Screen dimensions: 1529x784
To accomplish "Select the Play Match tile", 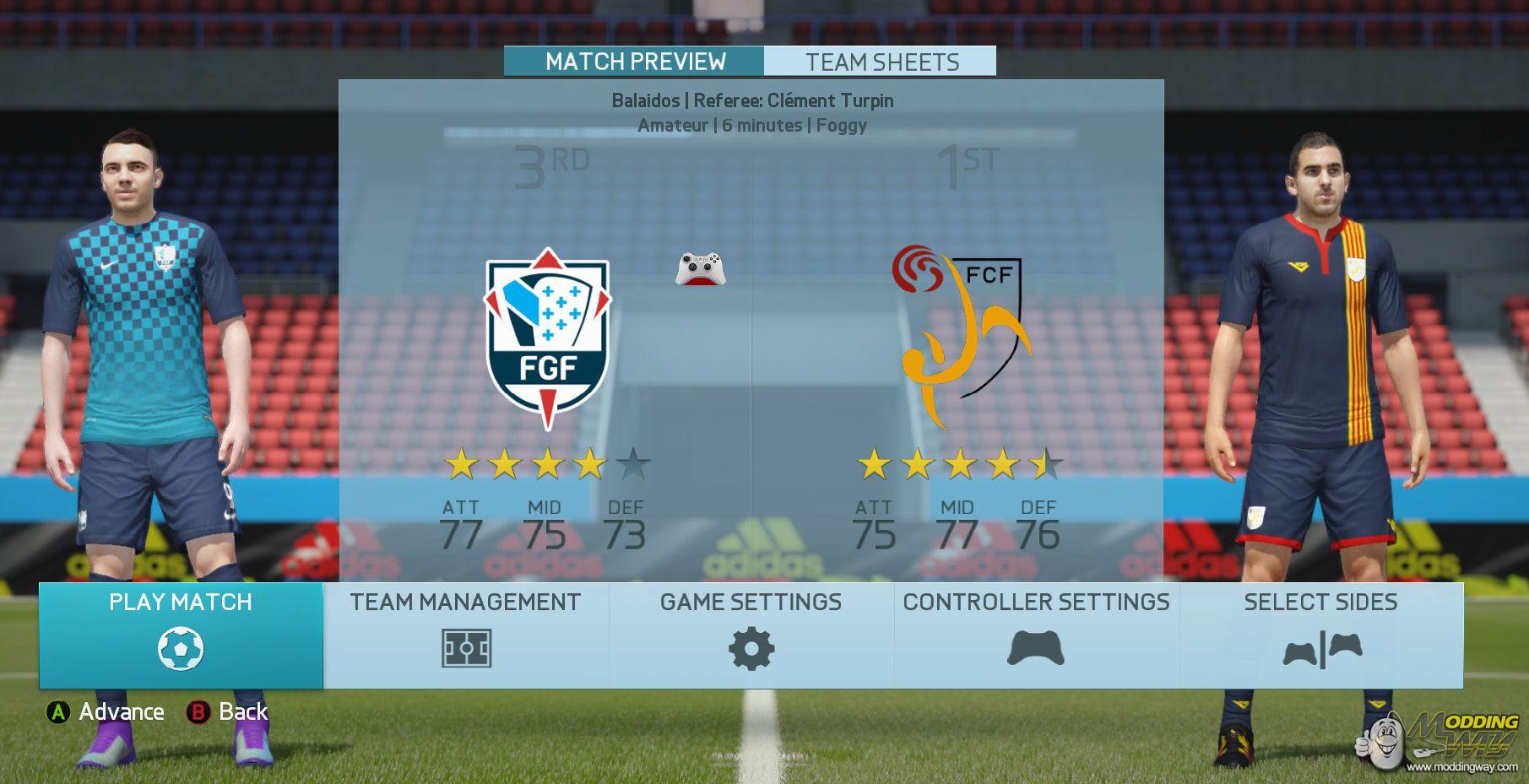I will click(181, 635).
